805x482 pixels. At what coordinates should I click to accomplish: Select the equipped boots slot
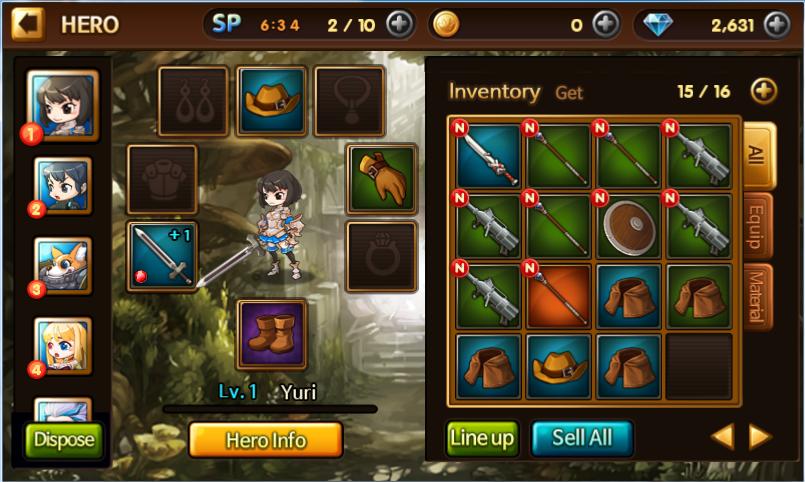point(271,334)
